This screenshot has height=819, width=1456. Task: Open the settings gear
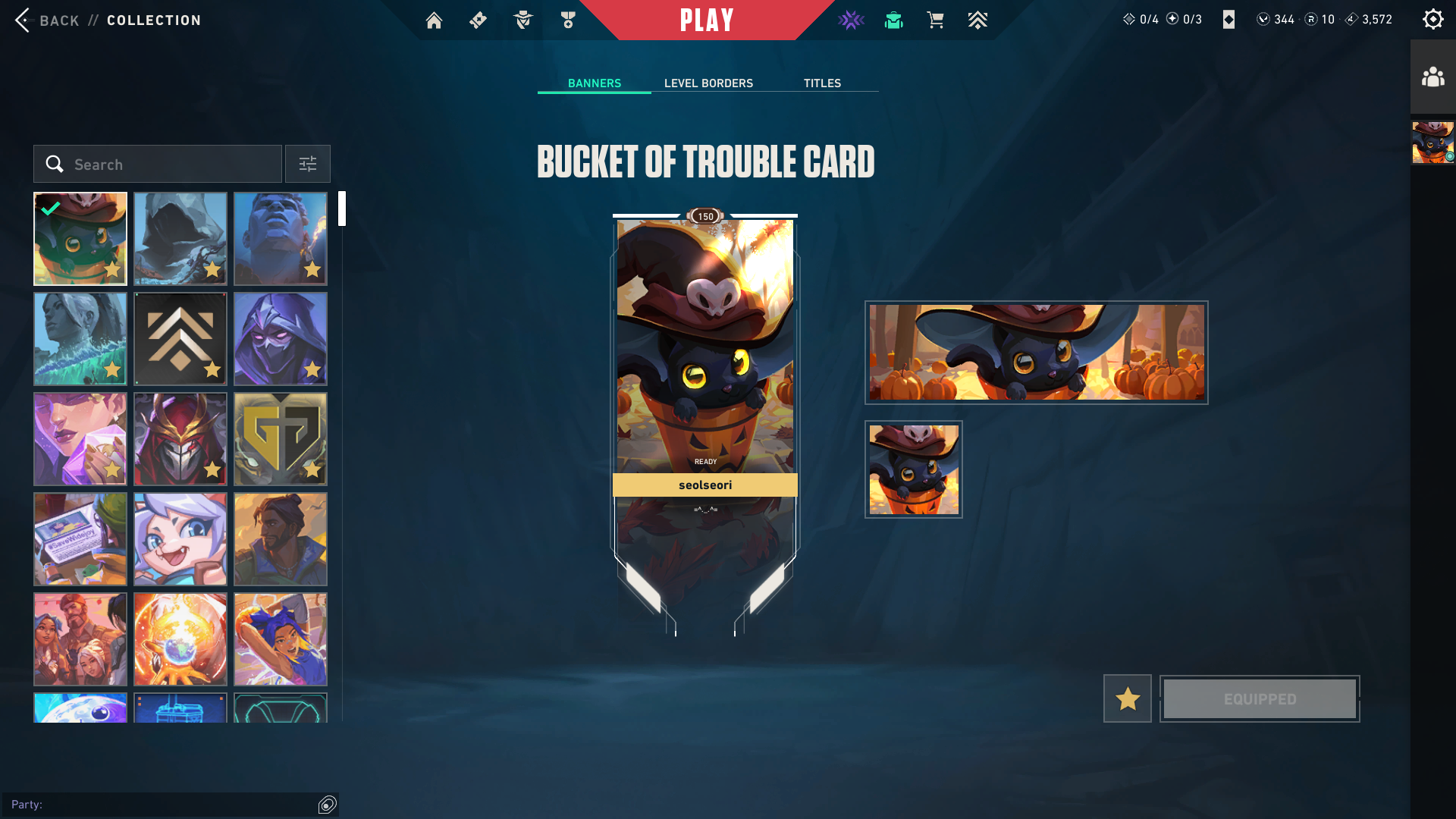(1432, 20)
